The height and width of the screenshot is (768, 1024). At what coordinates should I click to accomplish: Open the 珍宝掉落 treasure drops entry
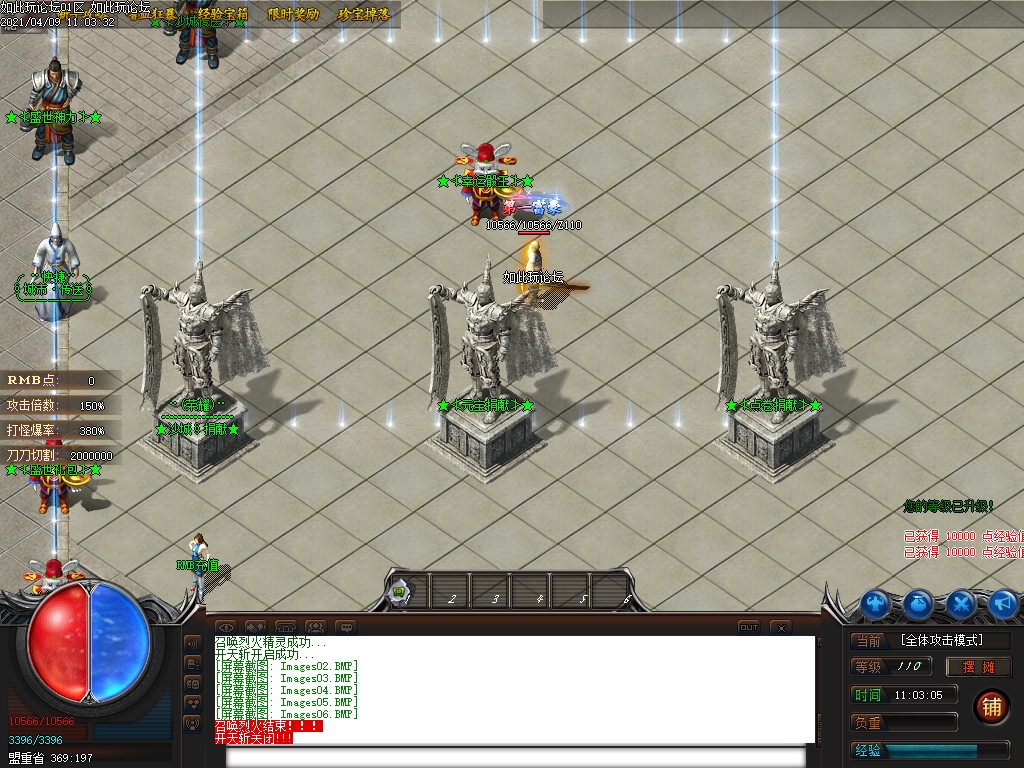click(x=363, y=14)
